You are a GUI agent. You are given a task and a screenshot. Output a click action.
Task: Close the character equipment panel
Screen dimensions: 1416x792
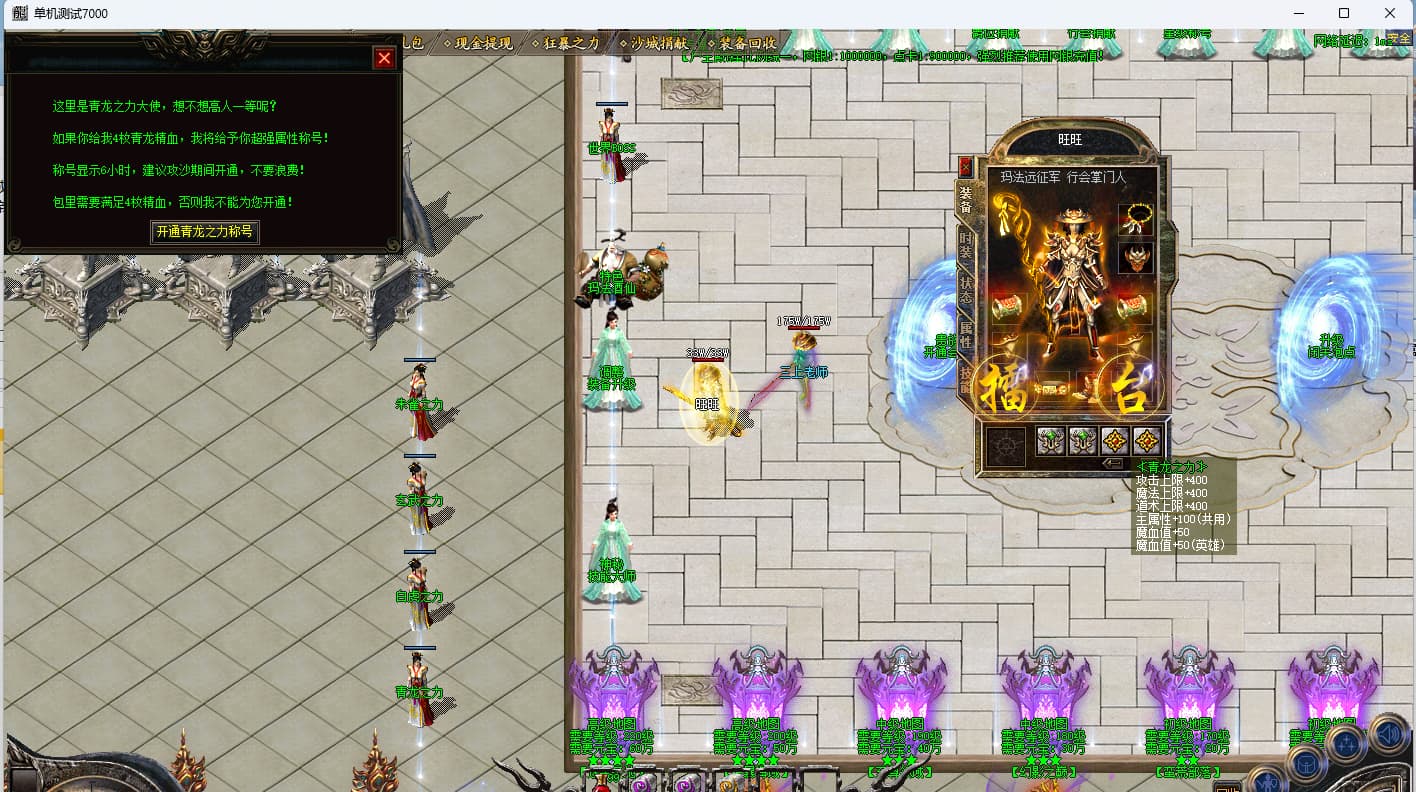pos(965,166)
